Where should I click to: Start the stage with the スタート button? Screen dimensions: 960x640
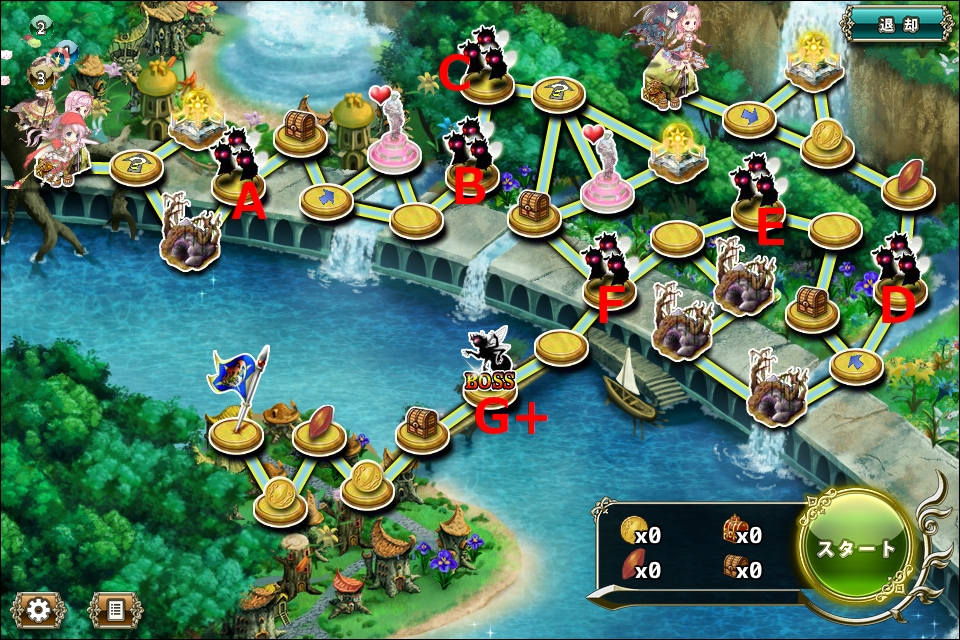857,549
